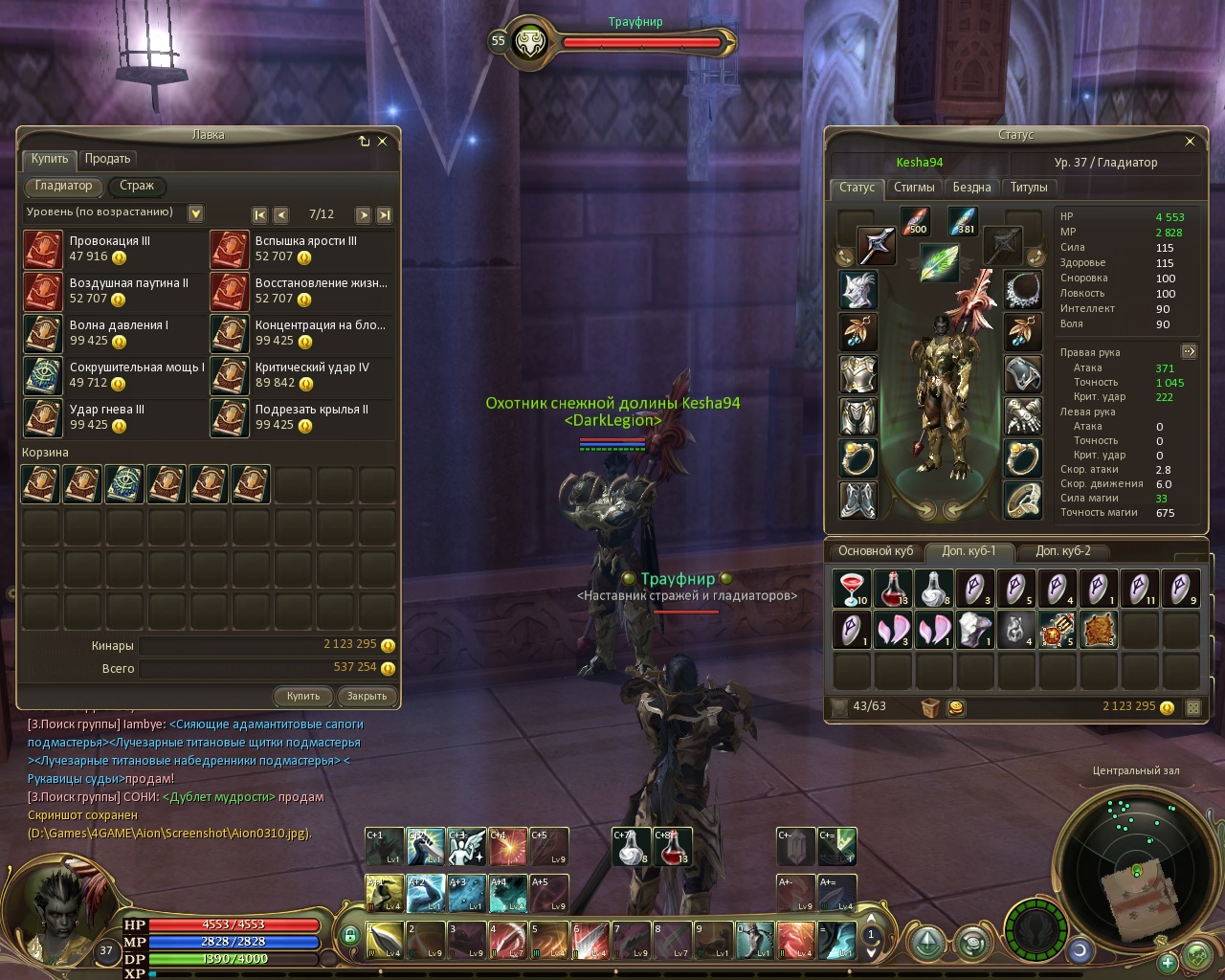Select the Подрезать крылья II skill book
This screenshot has height=980, width=1225.
coord(230,417)
